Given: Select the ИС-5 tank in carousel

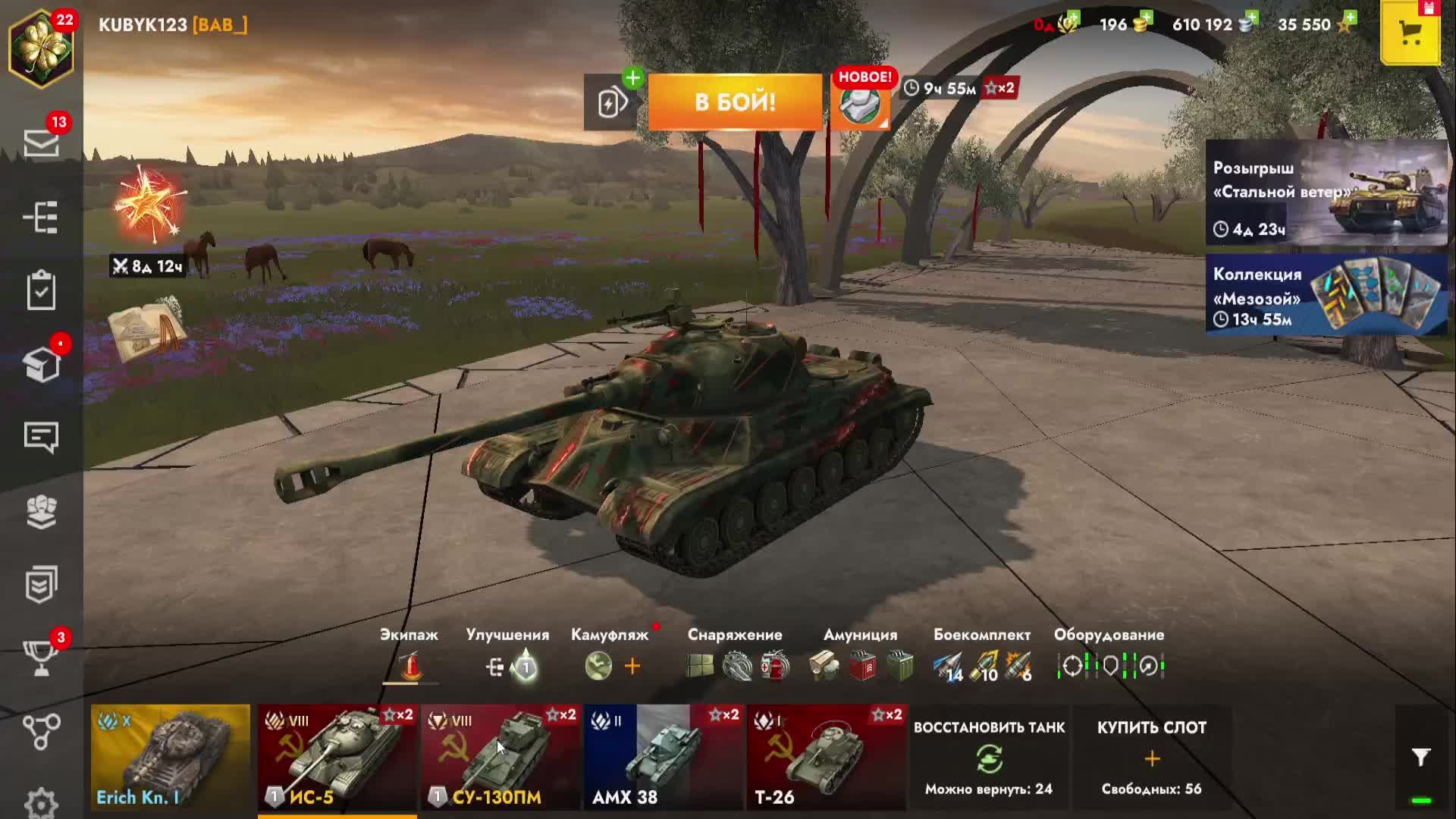Looking at the screenshot, I should (x=337, y=757).
